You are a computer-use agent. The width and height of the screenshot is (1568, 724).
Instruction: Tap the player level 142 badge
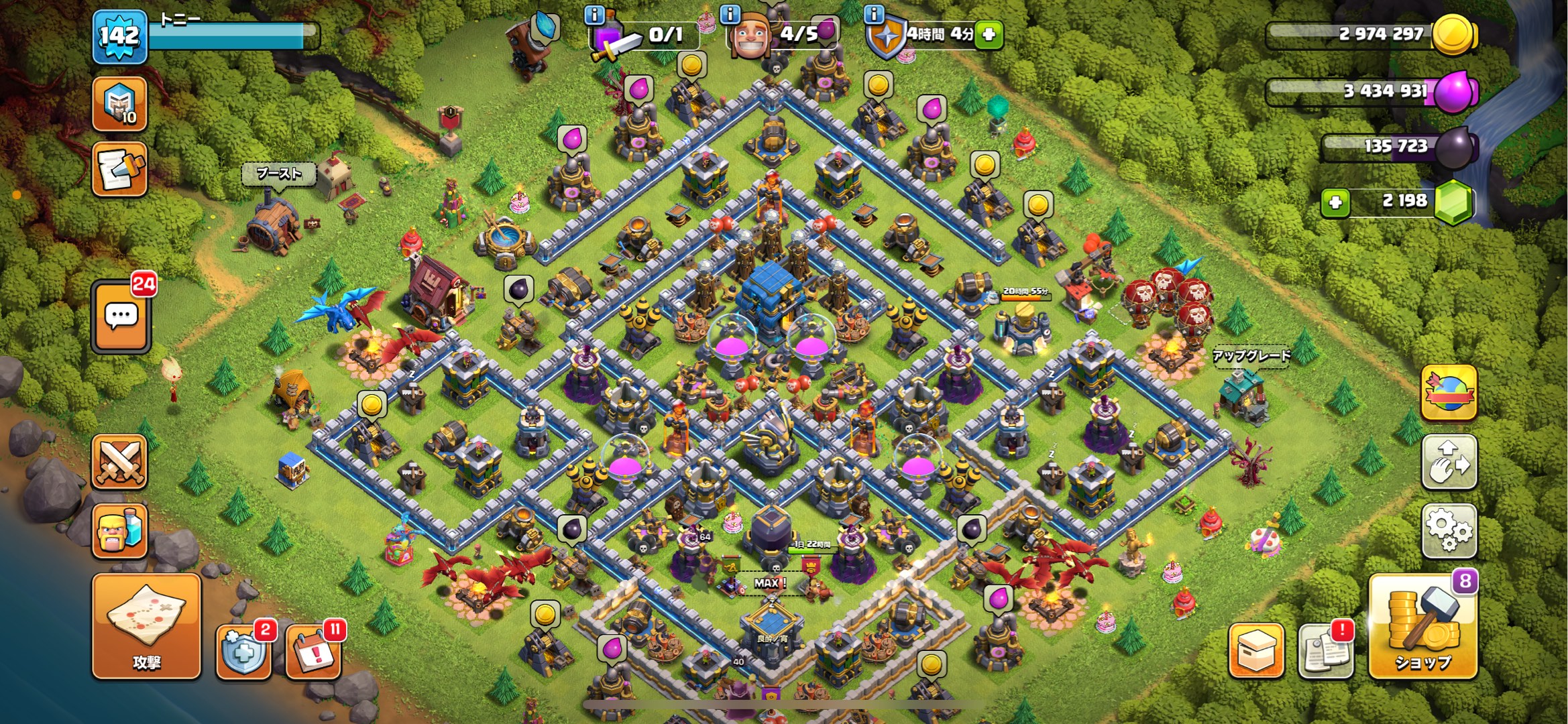pyautogui.click(x=119, y=36)
